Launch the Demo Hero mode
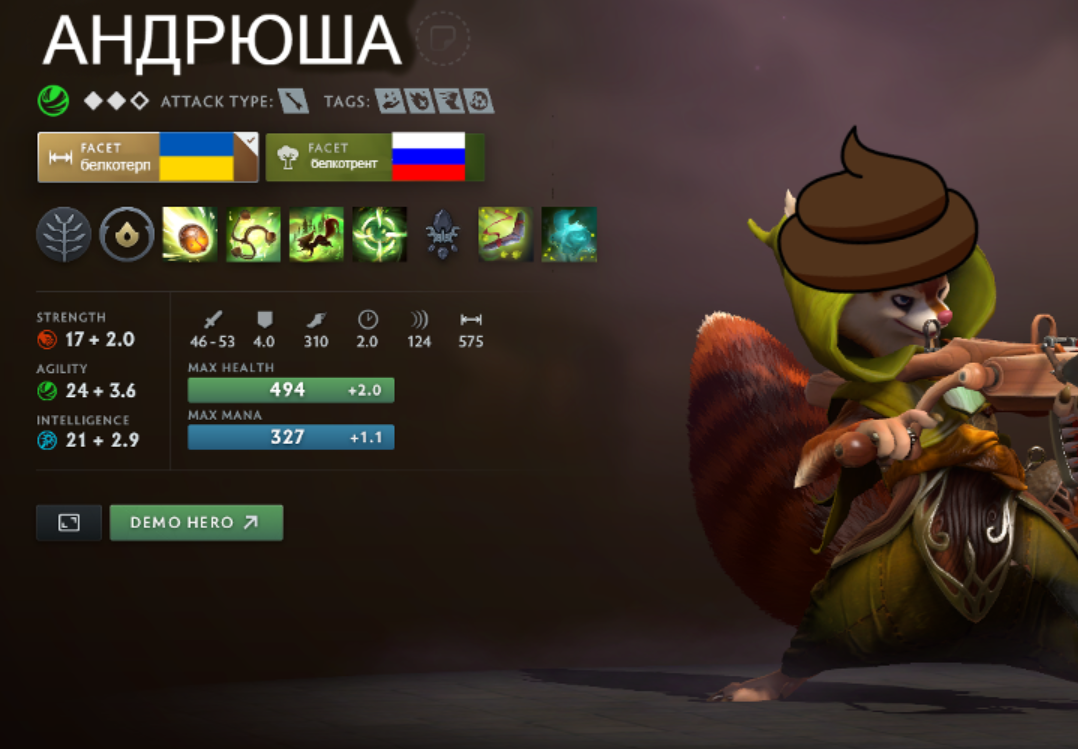The image size is (1078, 749). click(x=196, y=522)
